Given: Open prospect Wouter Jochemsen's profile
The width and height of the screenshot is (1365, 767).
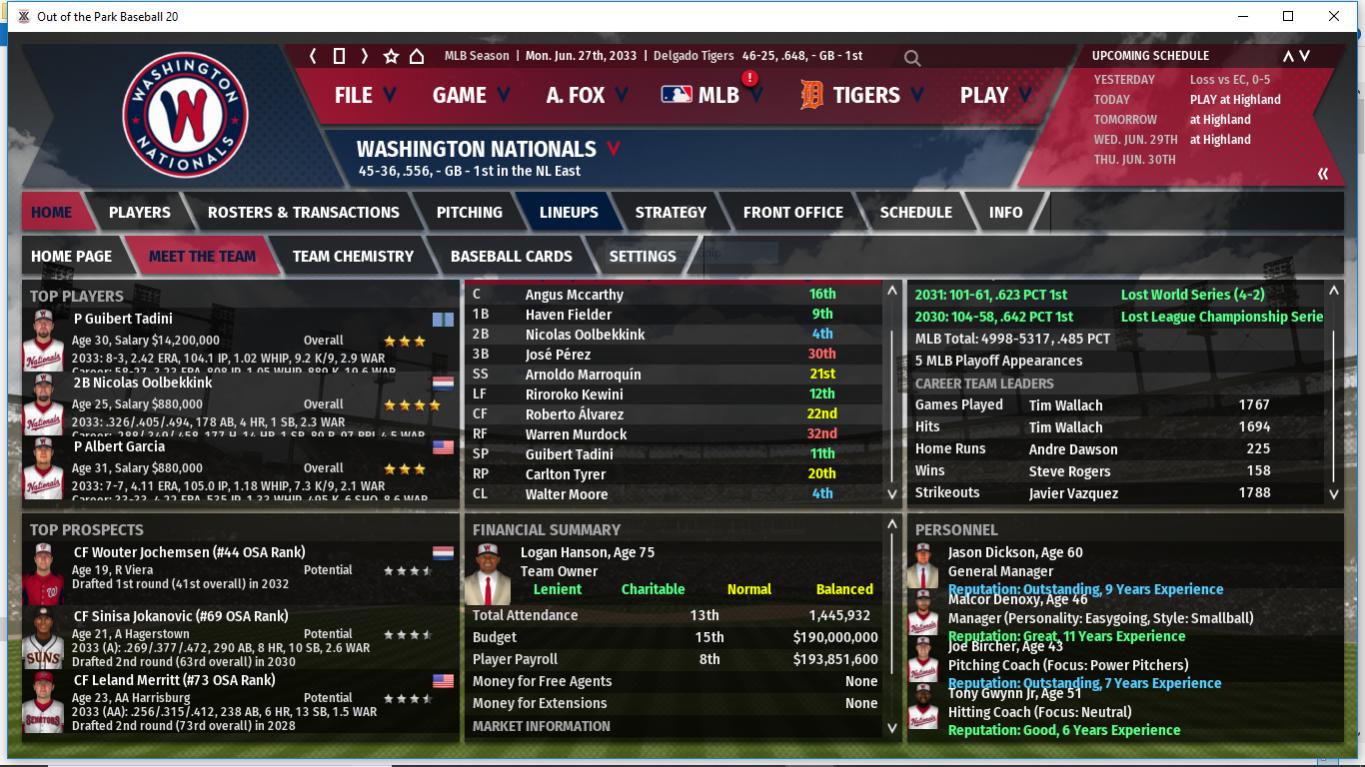Looking at the screenshot, I should 189,553.
